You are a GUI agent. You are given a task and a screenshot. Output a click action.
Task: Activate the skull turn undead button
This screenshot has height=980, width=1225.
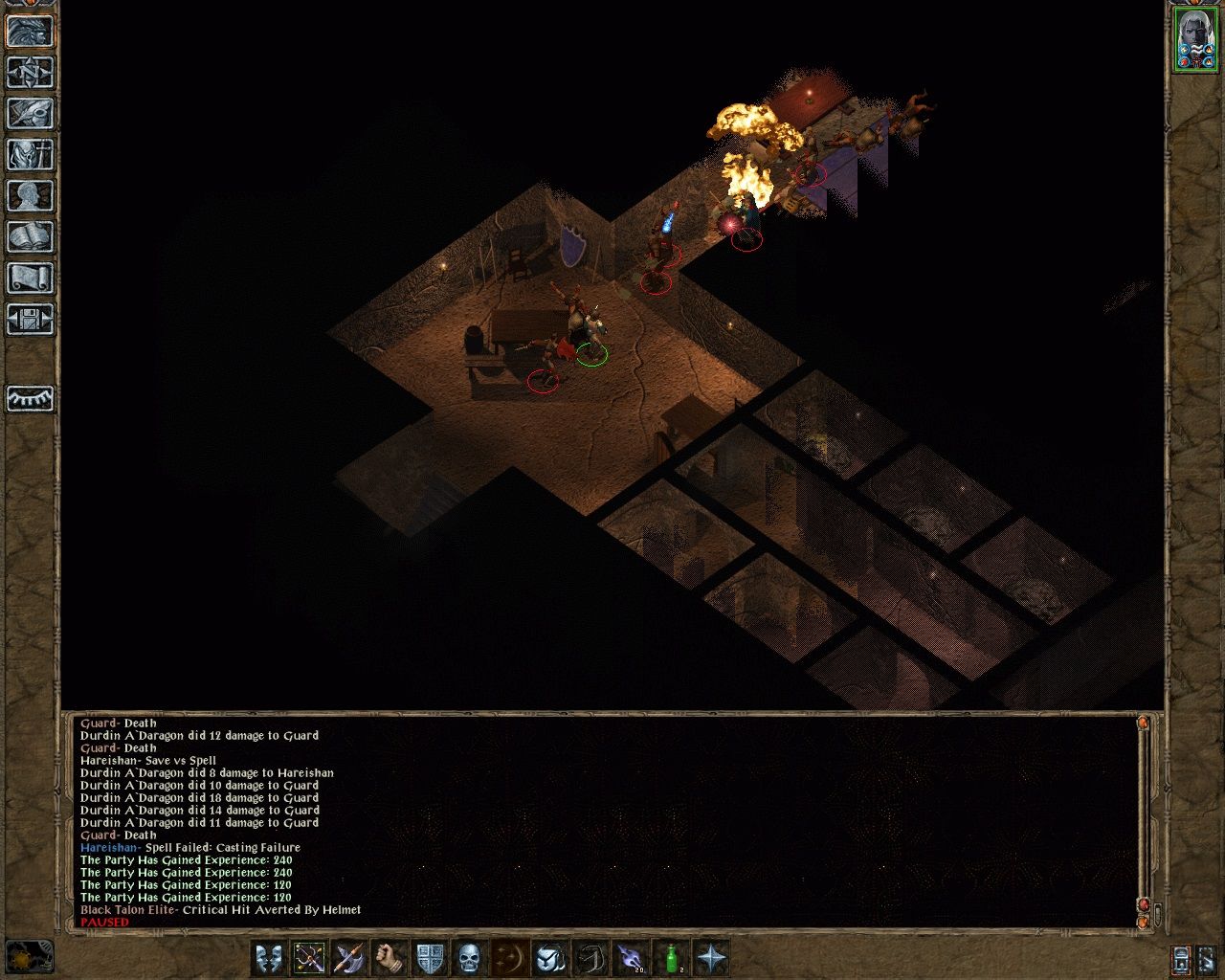470,958
